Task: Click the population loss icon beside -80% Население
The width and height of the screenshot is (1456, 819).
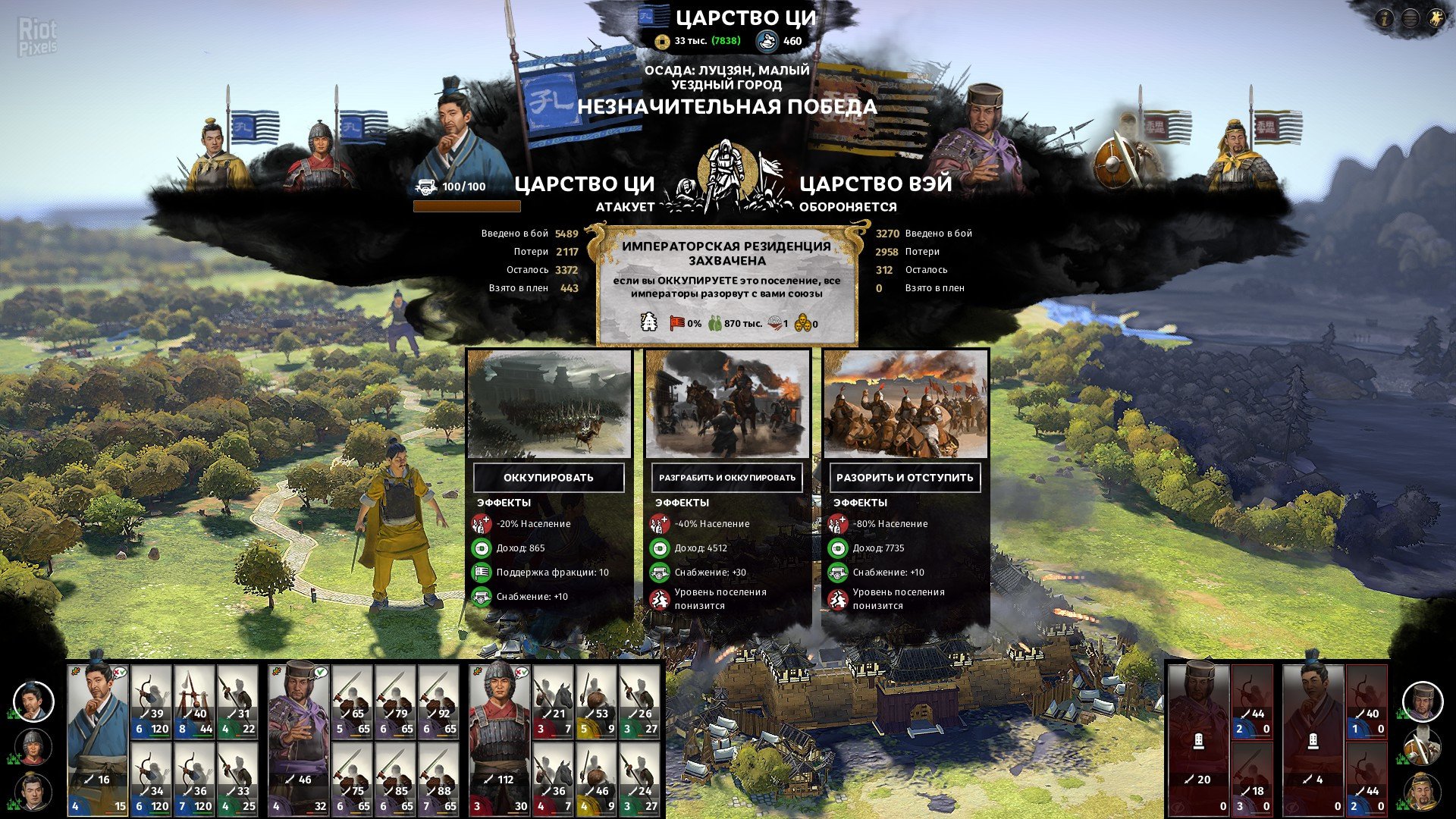Action: [x=839, y=522]
